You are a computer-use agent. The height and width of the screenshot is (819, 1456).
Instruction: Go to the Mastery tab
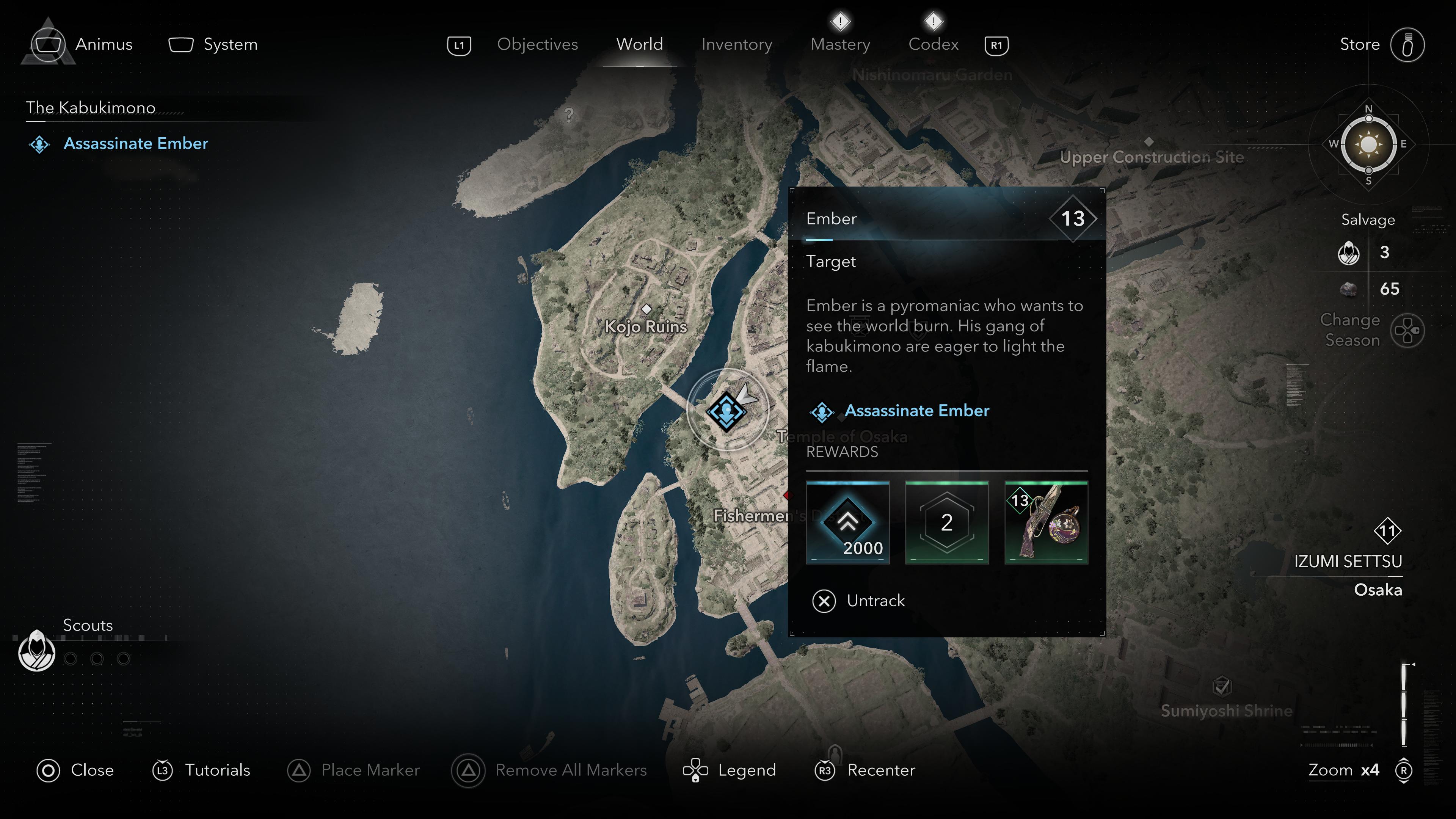840,44
